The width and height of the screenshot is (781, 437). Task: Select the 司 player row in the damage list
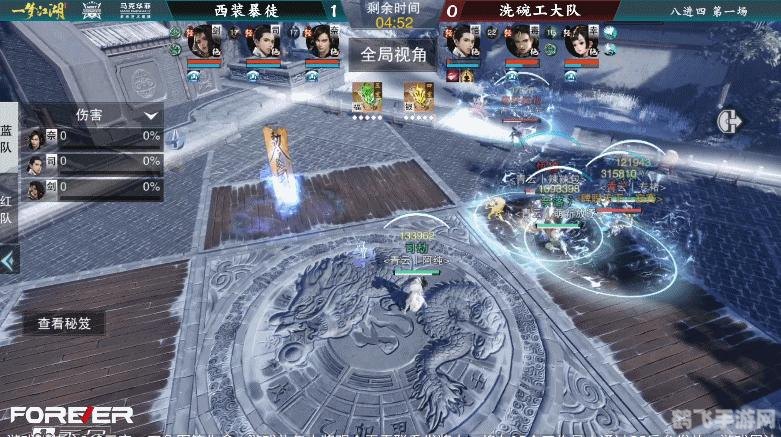94,161
